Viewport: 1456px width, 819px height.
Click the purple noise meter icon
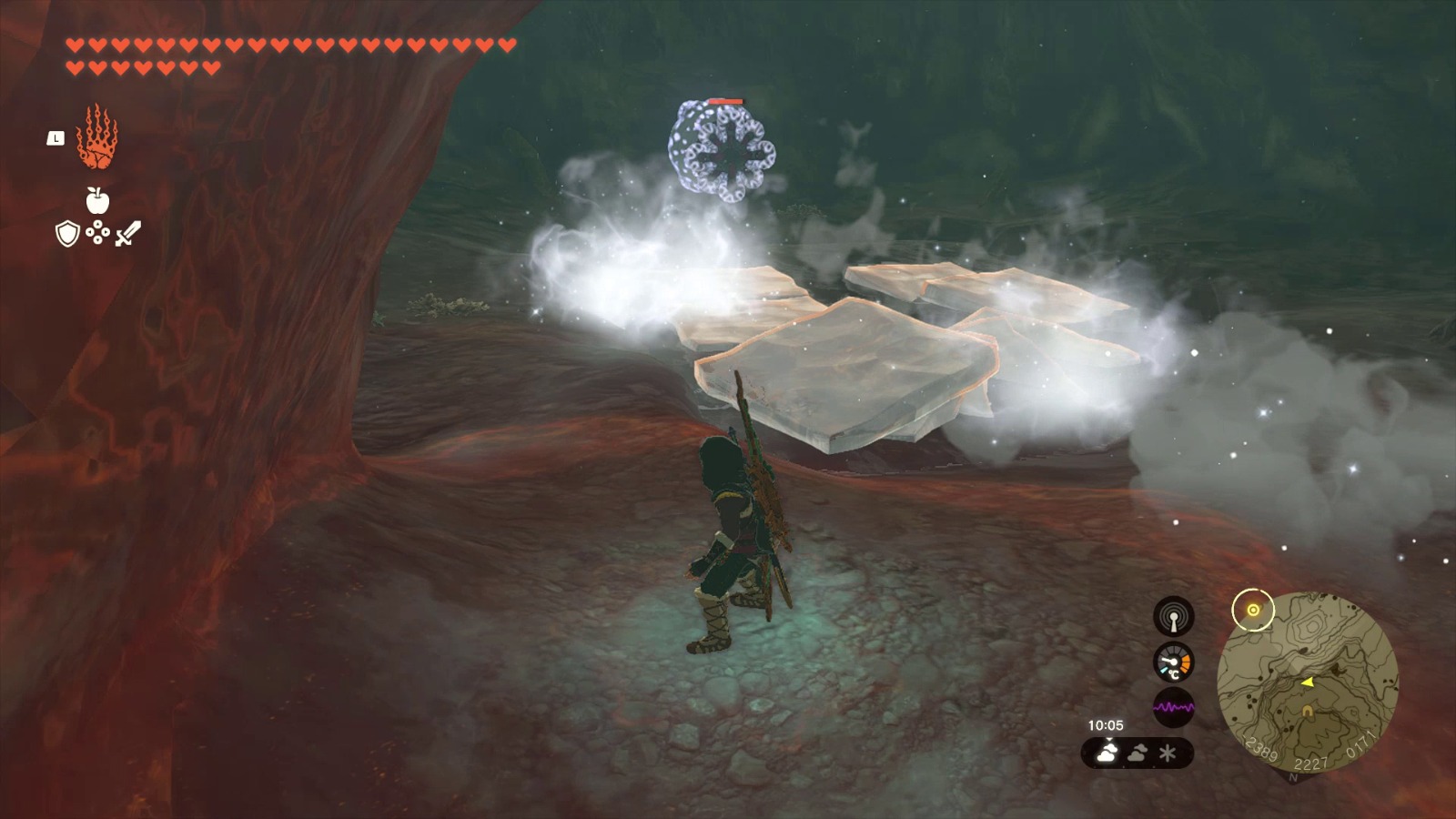coord(1173,709)
